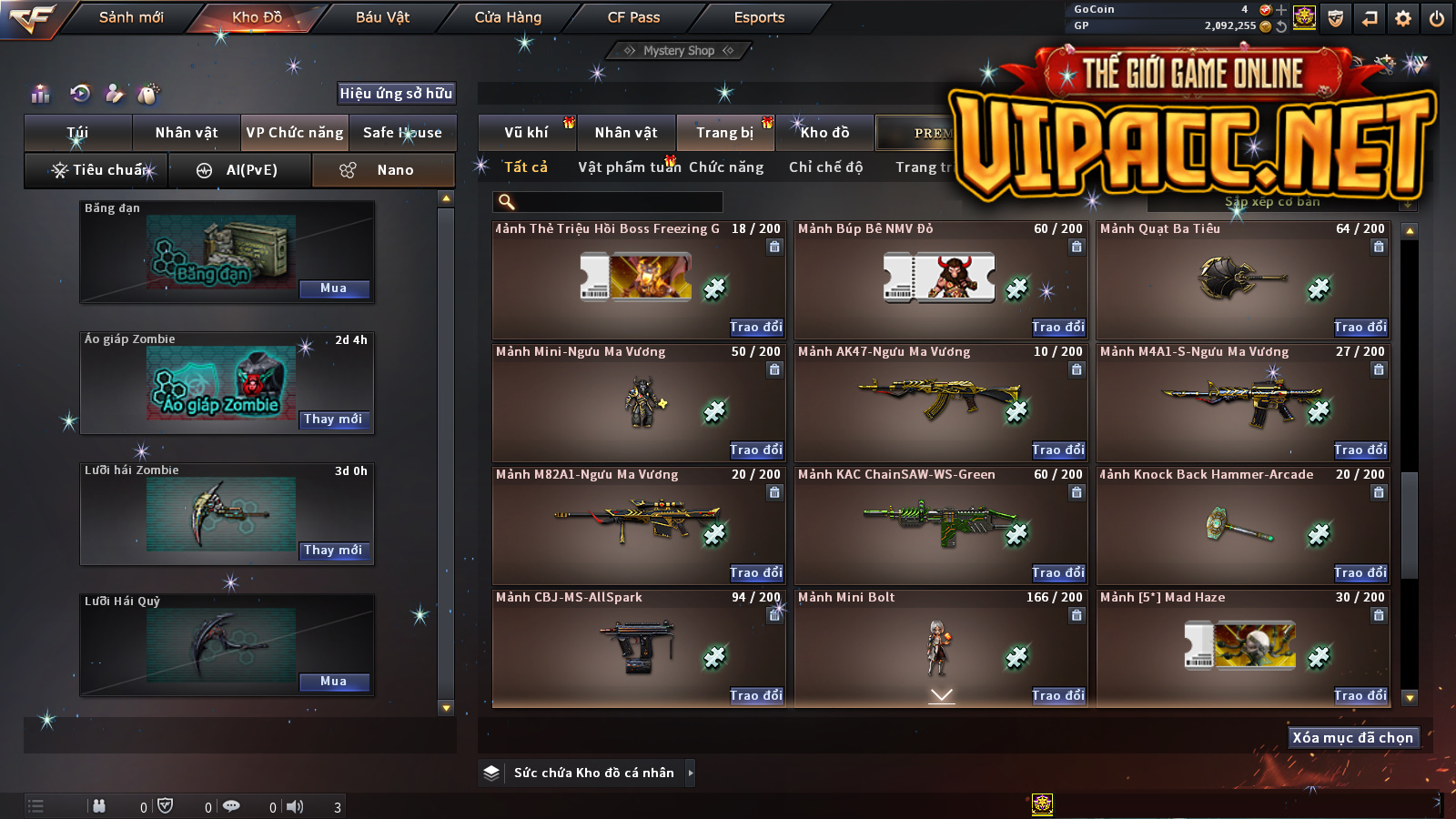Switch to the Báu Vật tab
The image size is (1456, 819).
click(382, 17)
